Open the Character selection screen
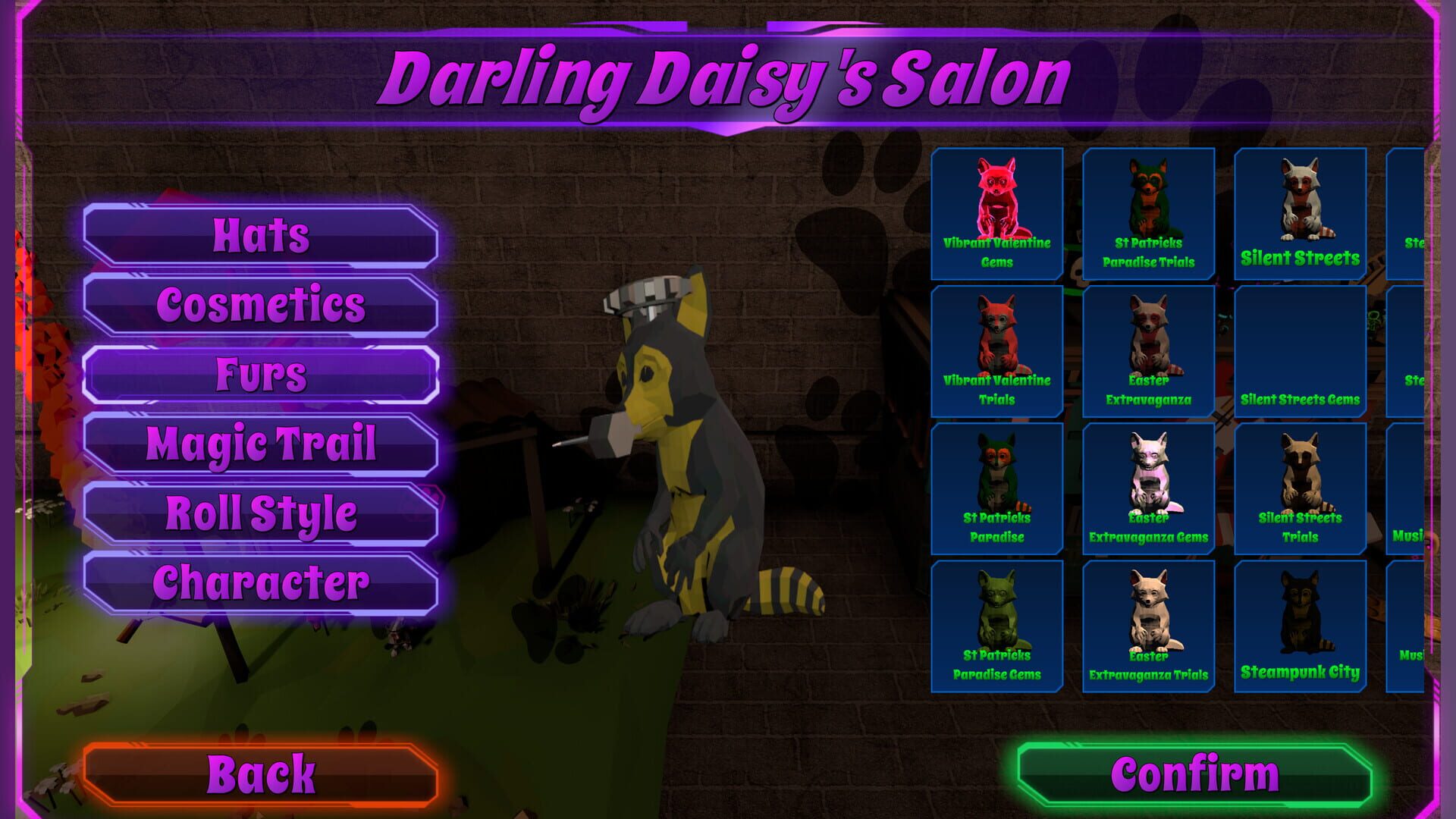 (262, 584)
